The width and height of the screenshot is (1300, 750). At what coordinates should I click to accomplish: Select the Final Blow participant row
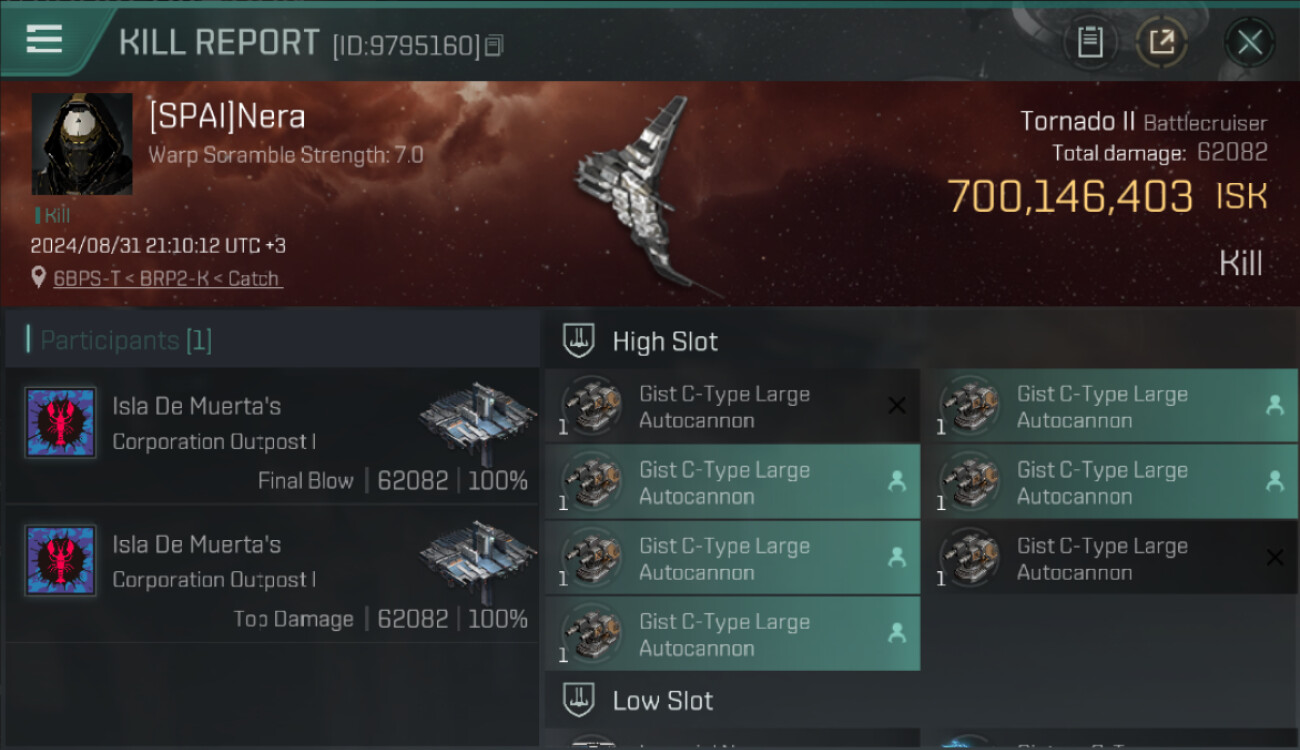(x=272, y=438)
